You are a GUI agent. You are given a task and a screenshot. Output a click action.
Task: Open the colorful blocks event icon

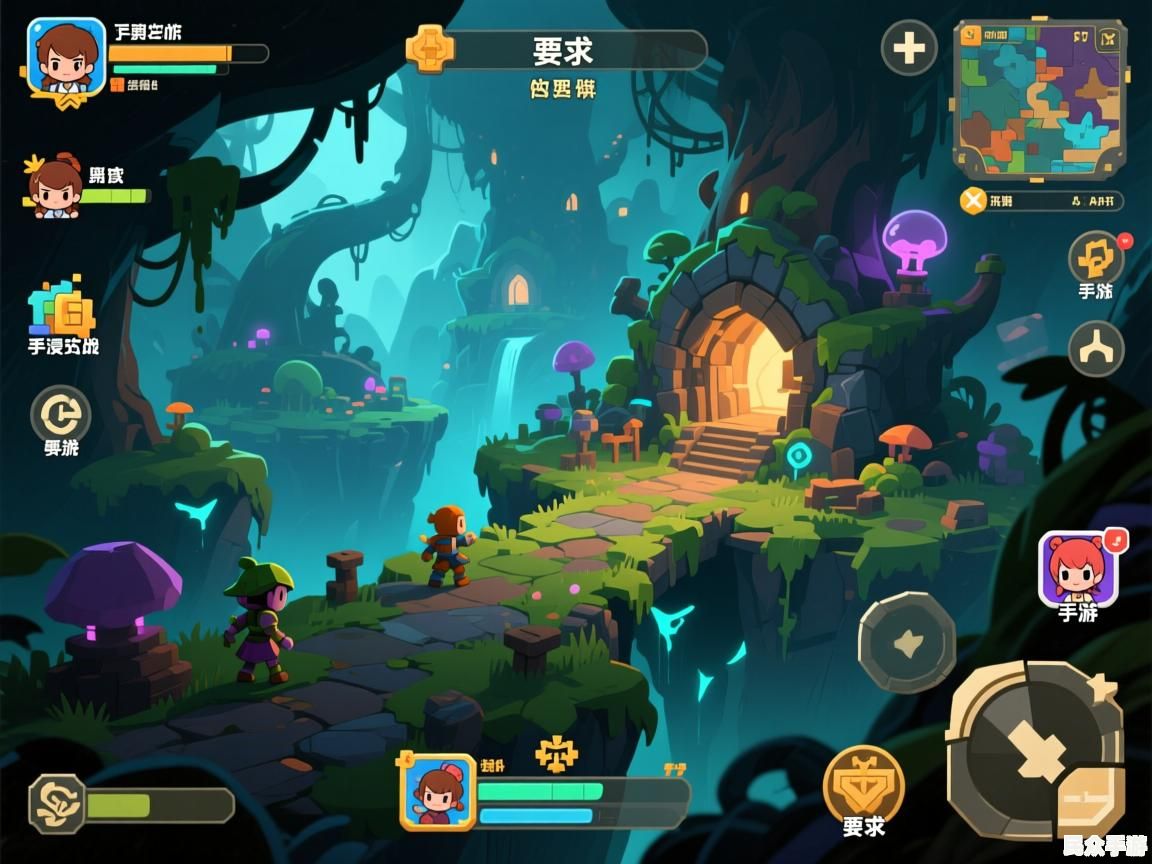click(x=62, y=308)
